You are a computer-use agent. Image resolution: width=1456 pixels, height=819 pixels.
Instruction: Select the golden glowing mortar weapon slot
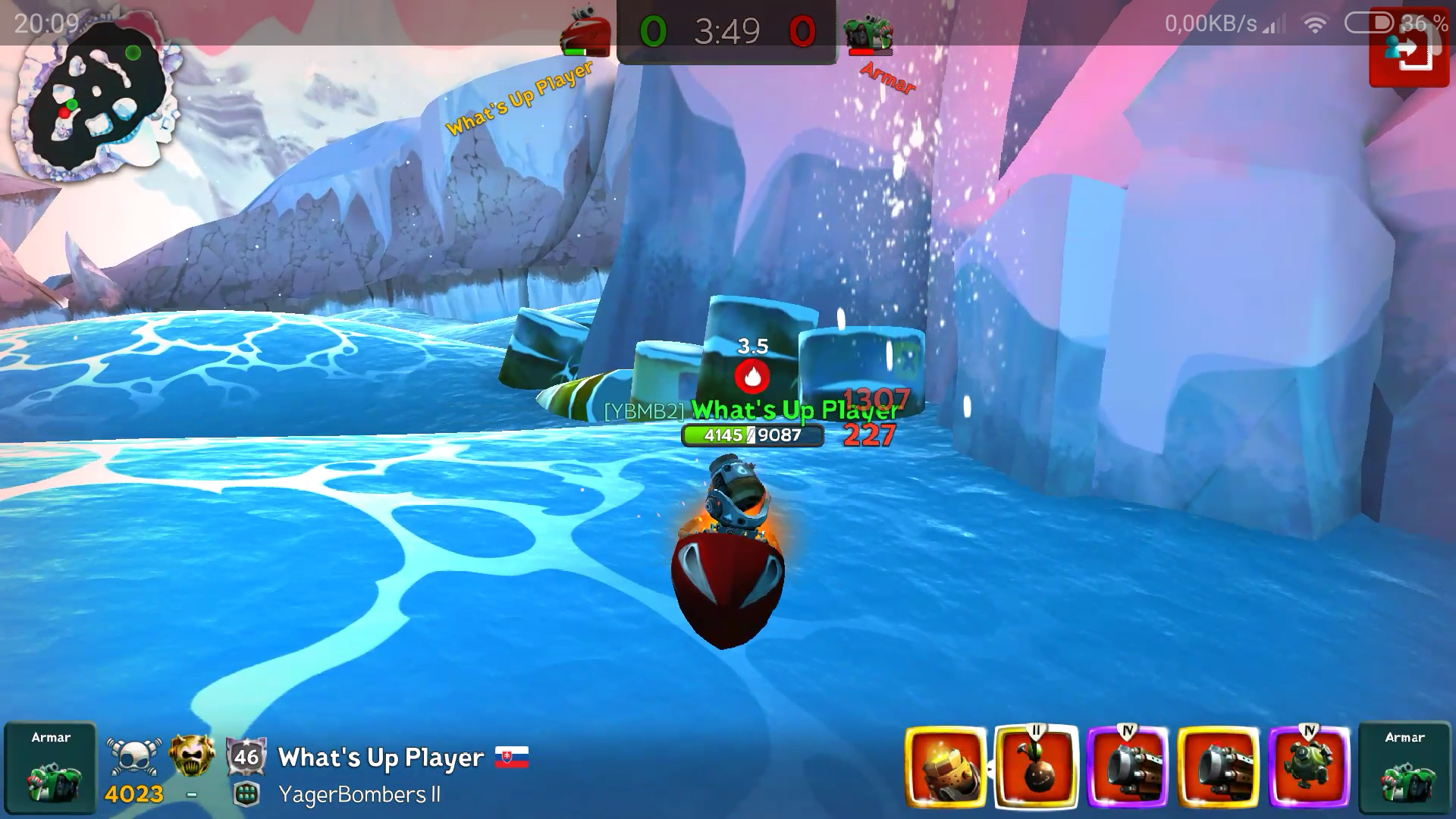pos(945,767)
